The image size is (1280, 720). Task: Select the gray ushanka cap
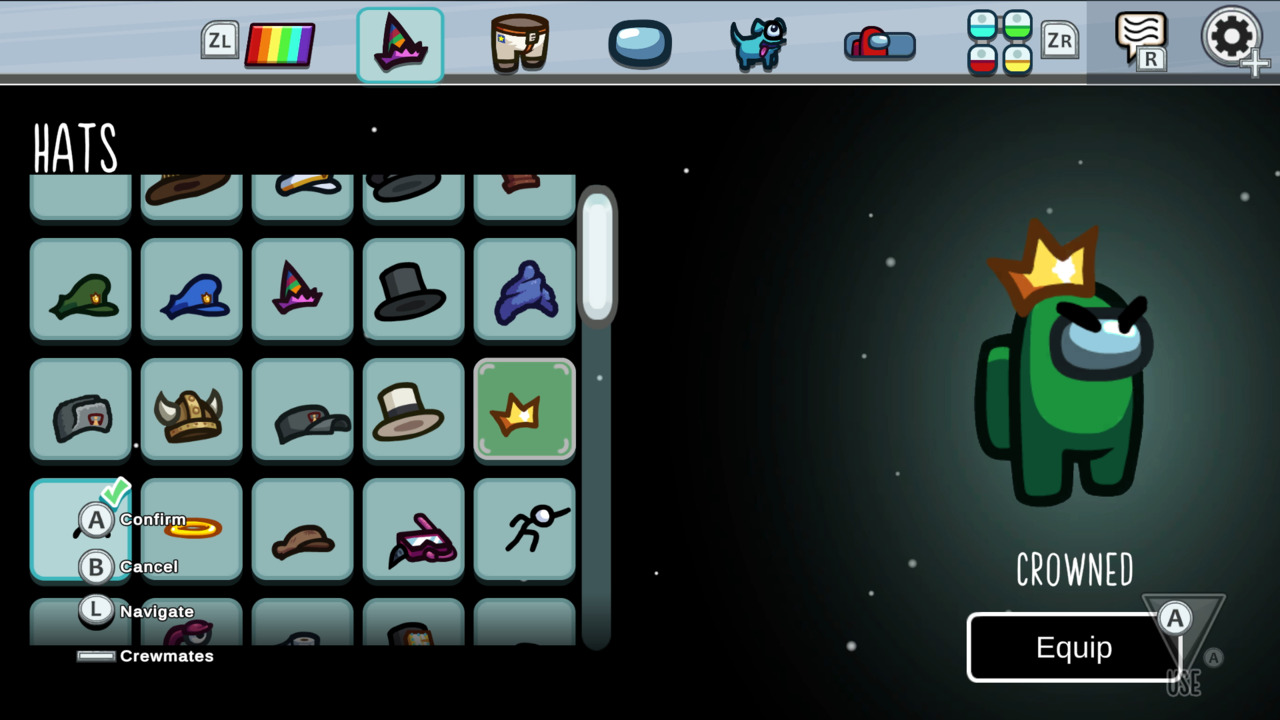click(x=80, y=410)
